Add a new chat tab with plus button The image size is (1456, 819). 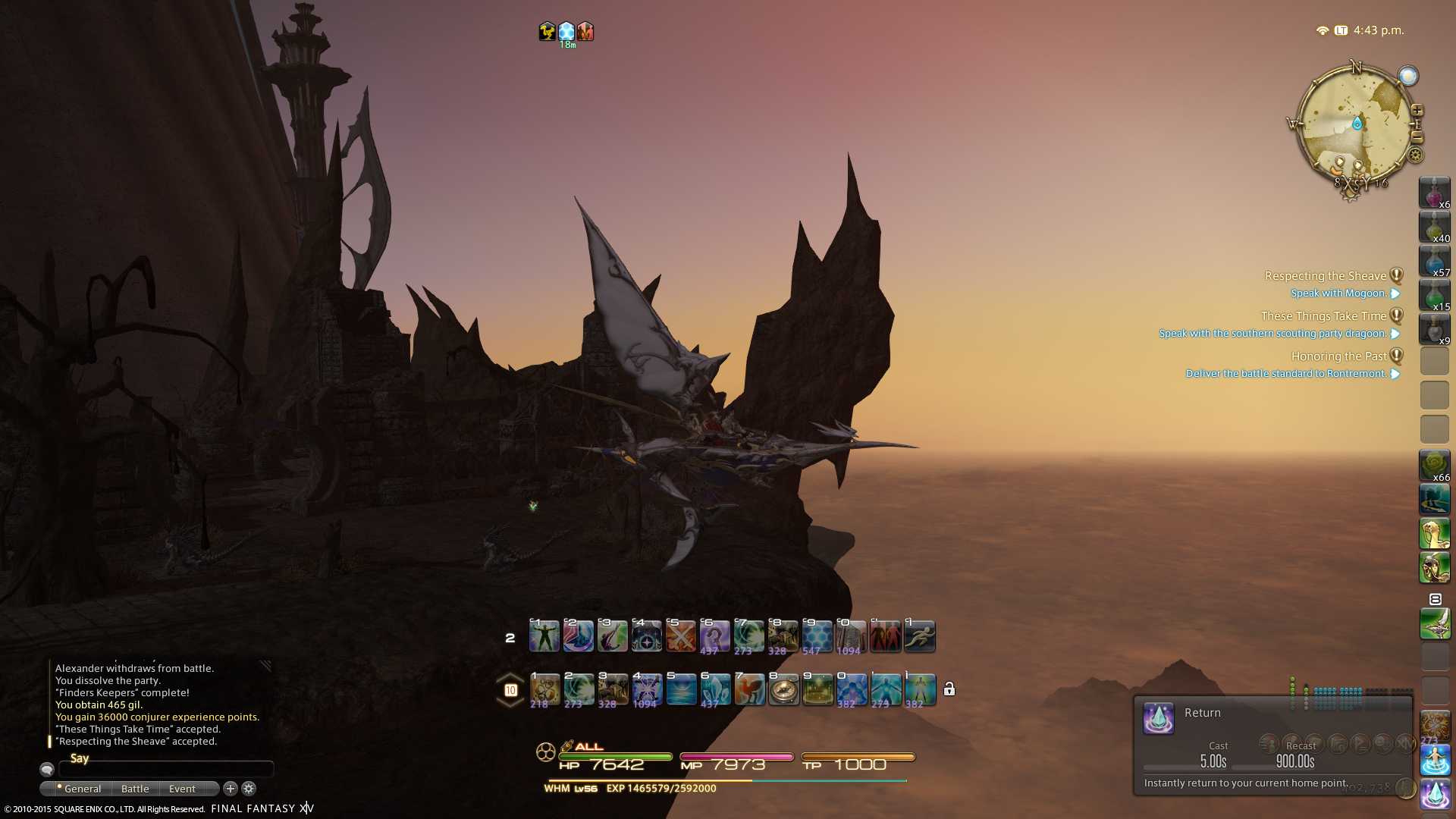[231, 789]
